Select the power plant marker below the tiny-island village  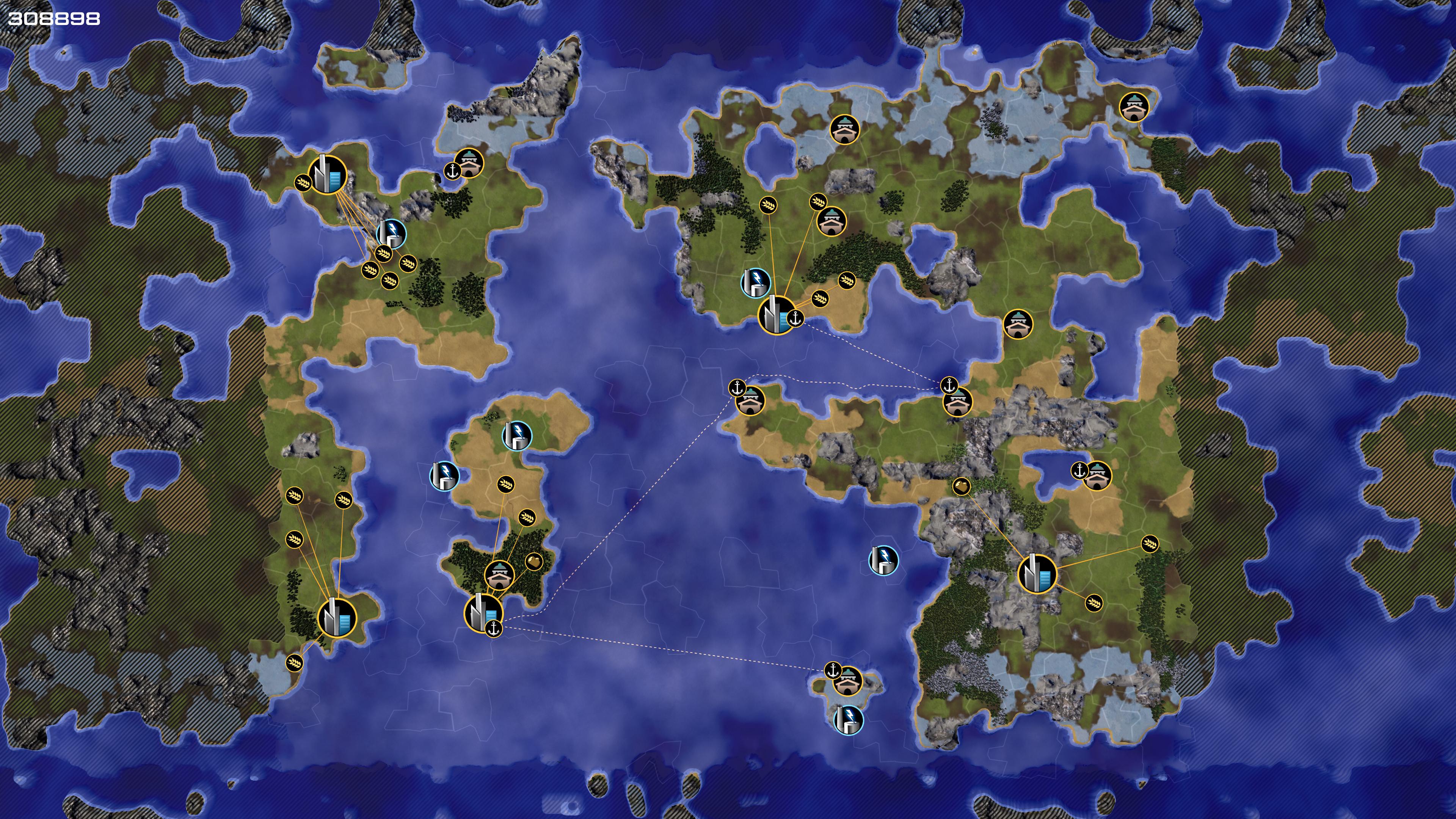[849, 720]
